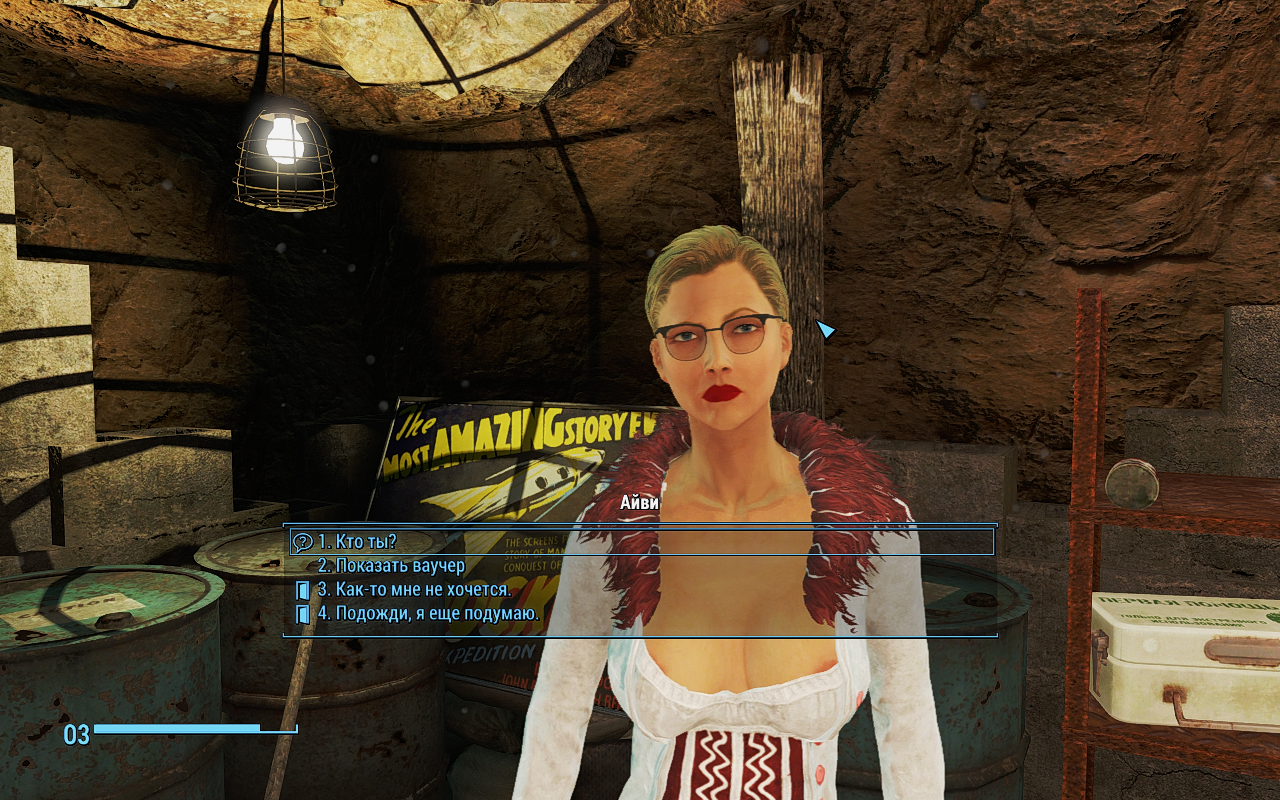Select "Как-то мне не хочется." option
1280x800 pixels.
point(414,590)
